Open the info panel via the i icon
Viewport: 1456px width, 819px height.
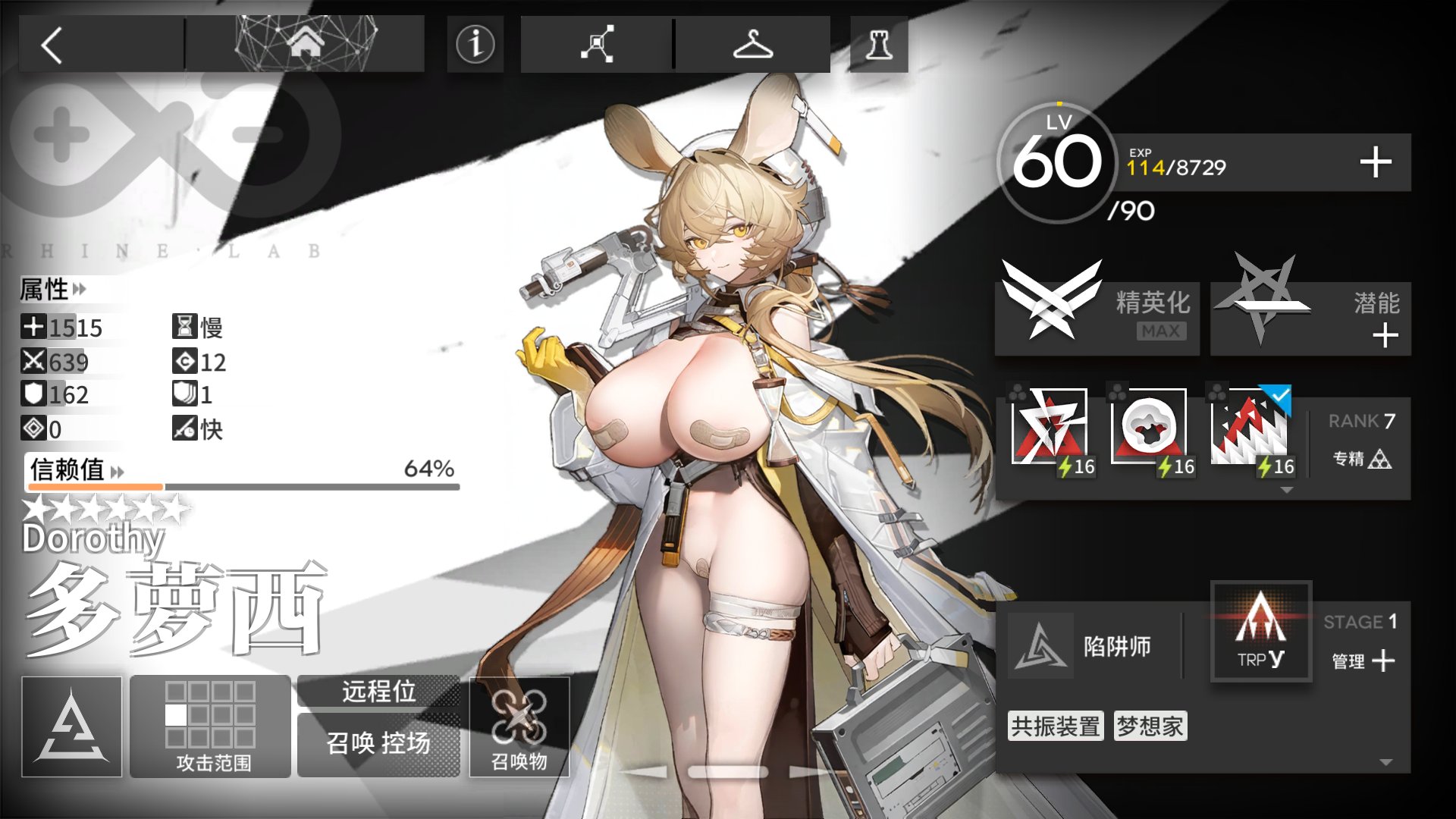pos(474,43)
